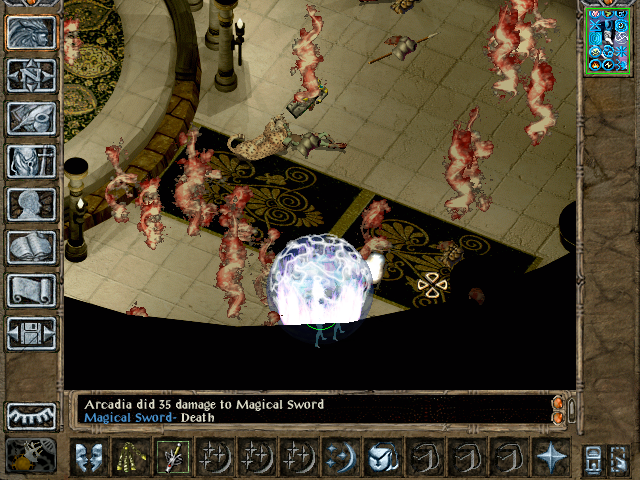Toggle pause on the game clock

pyautogui.click(x=31, y=455)
